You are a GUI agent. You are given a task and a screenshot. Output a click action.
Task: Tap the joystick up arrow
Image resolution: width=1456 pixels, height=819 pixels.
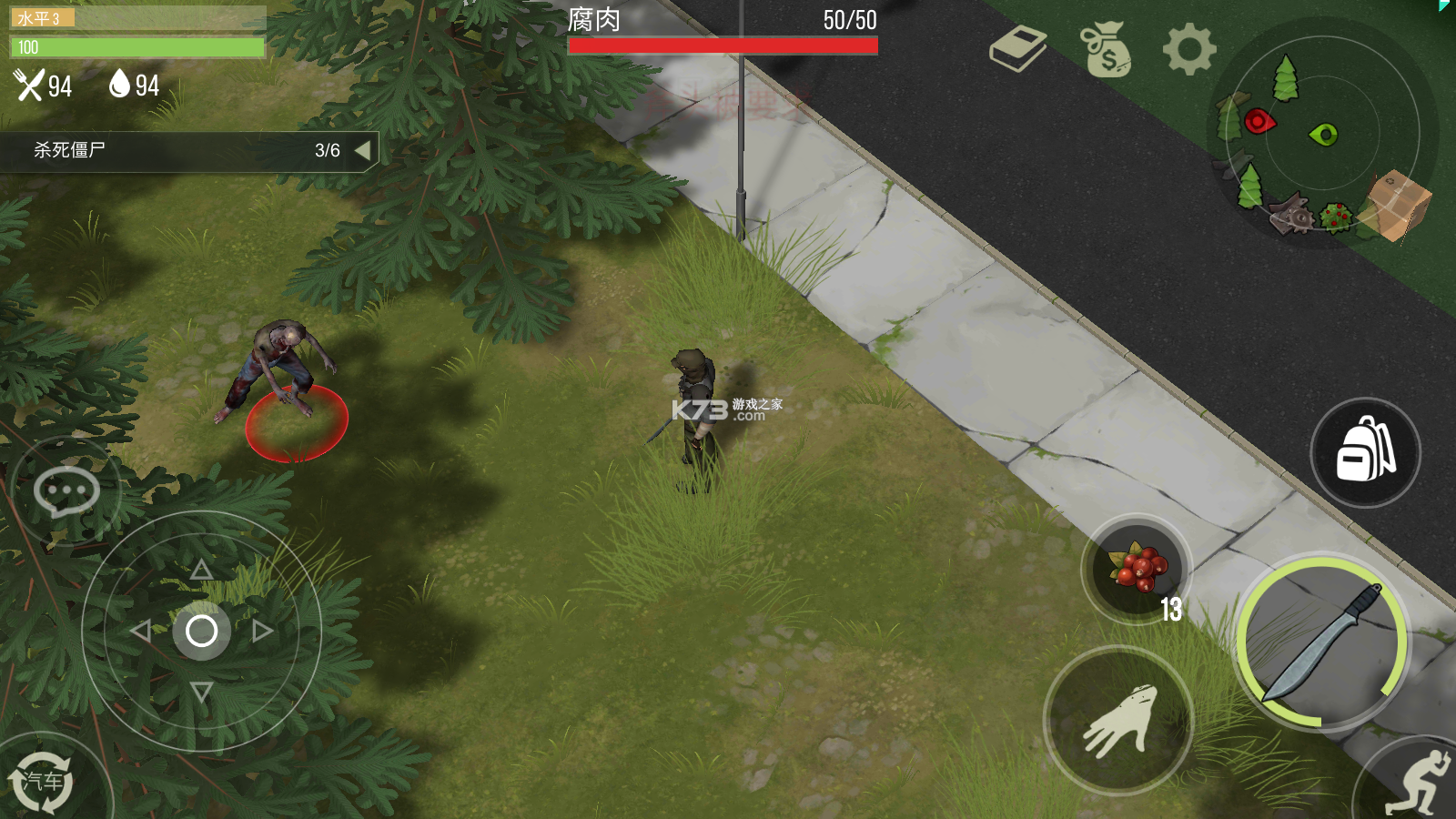coord(201,571)
